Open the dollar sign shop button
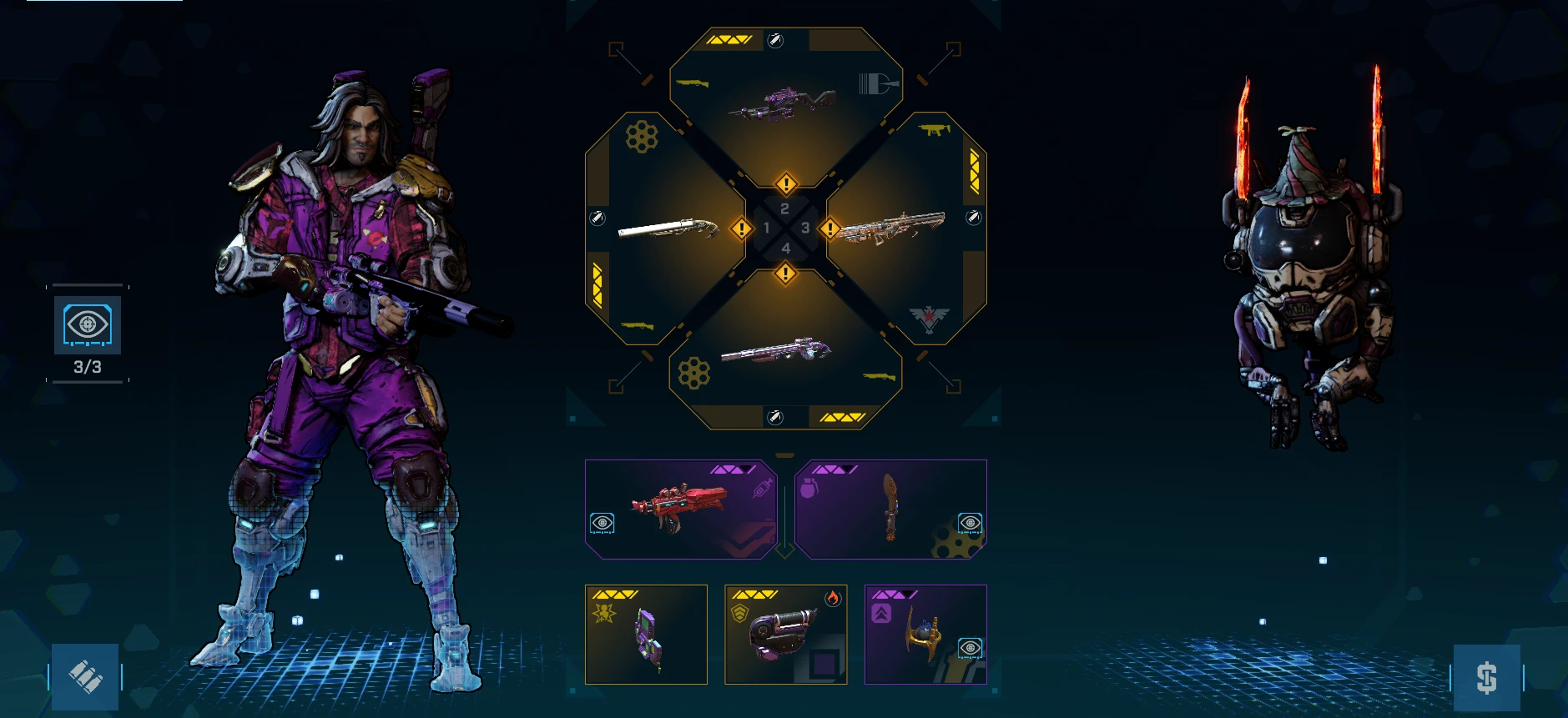Image resolution: width=1568 pixels, height=718 pixels. 1486,677
